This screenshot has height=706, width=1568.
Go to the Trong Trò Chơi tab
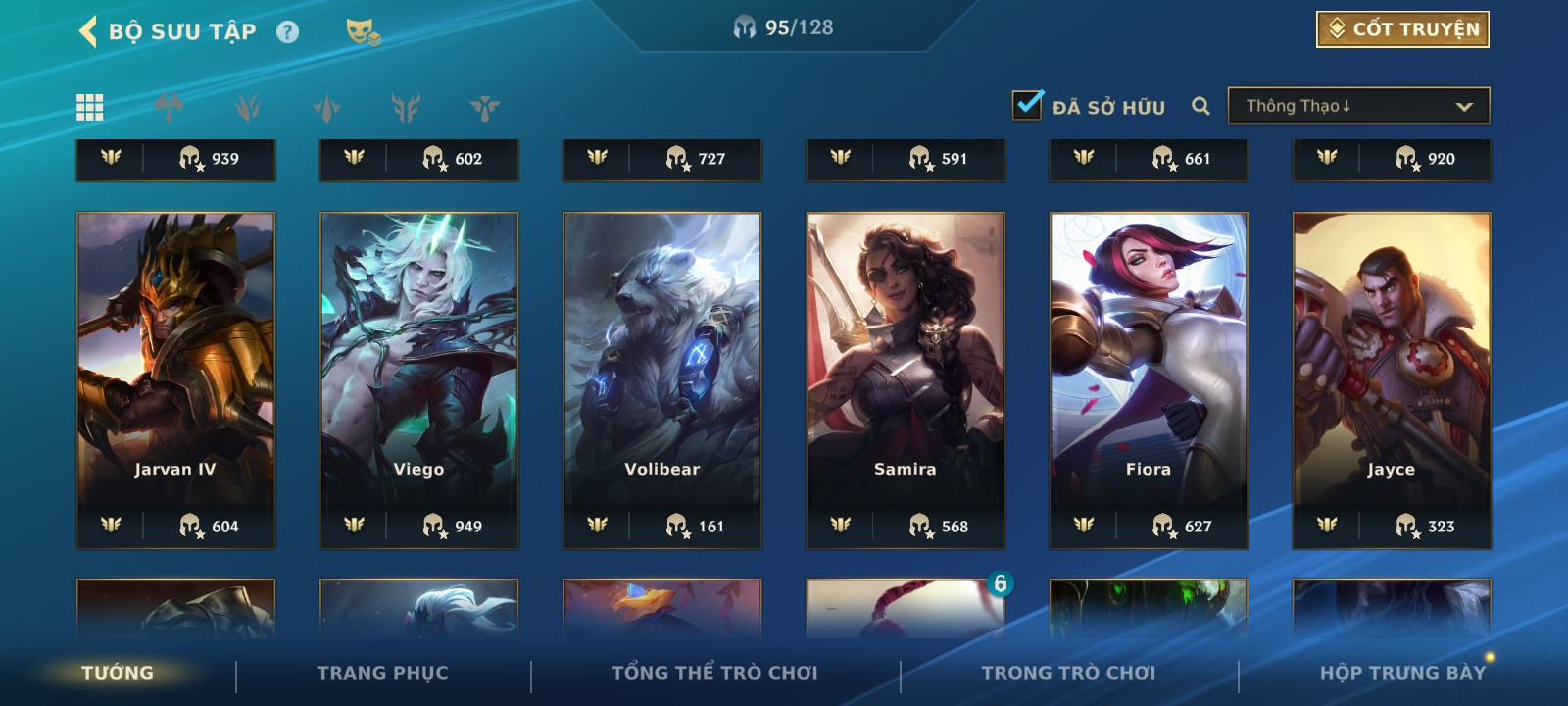[x=1068, y=673]
